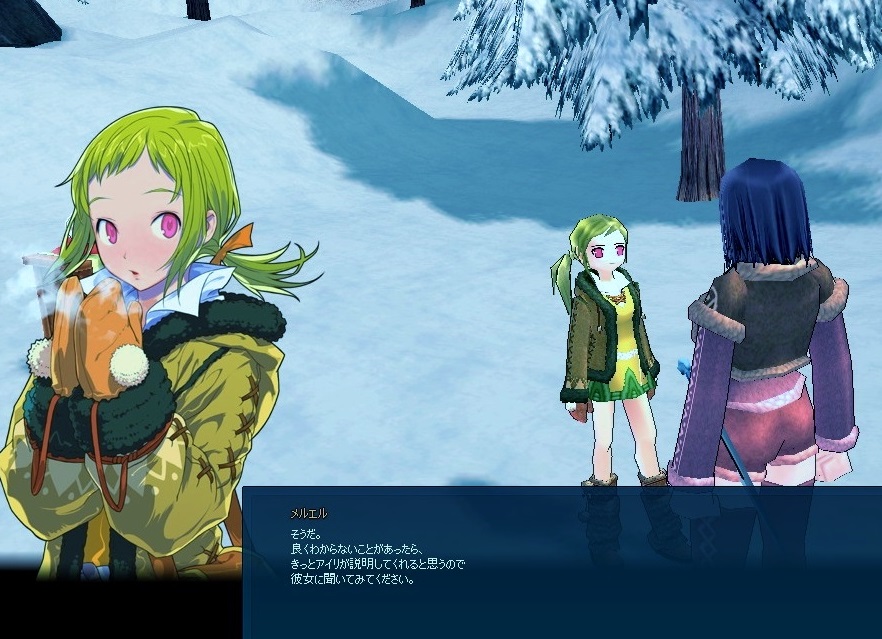The width and height of the screenshot is (882, 639).
Task: Advance Meruel's dialogue text box
Action: click(560, 560)
